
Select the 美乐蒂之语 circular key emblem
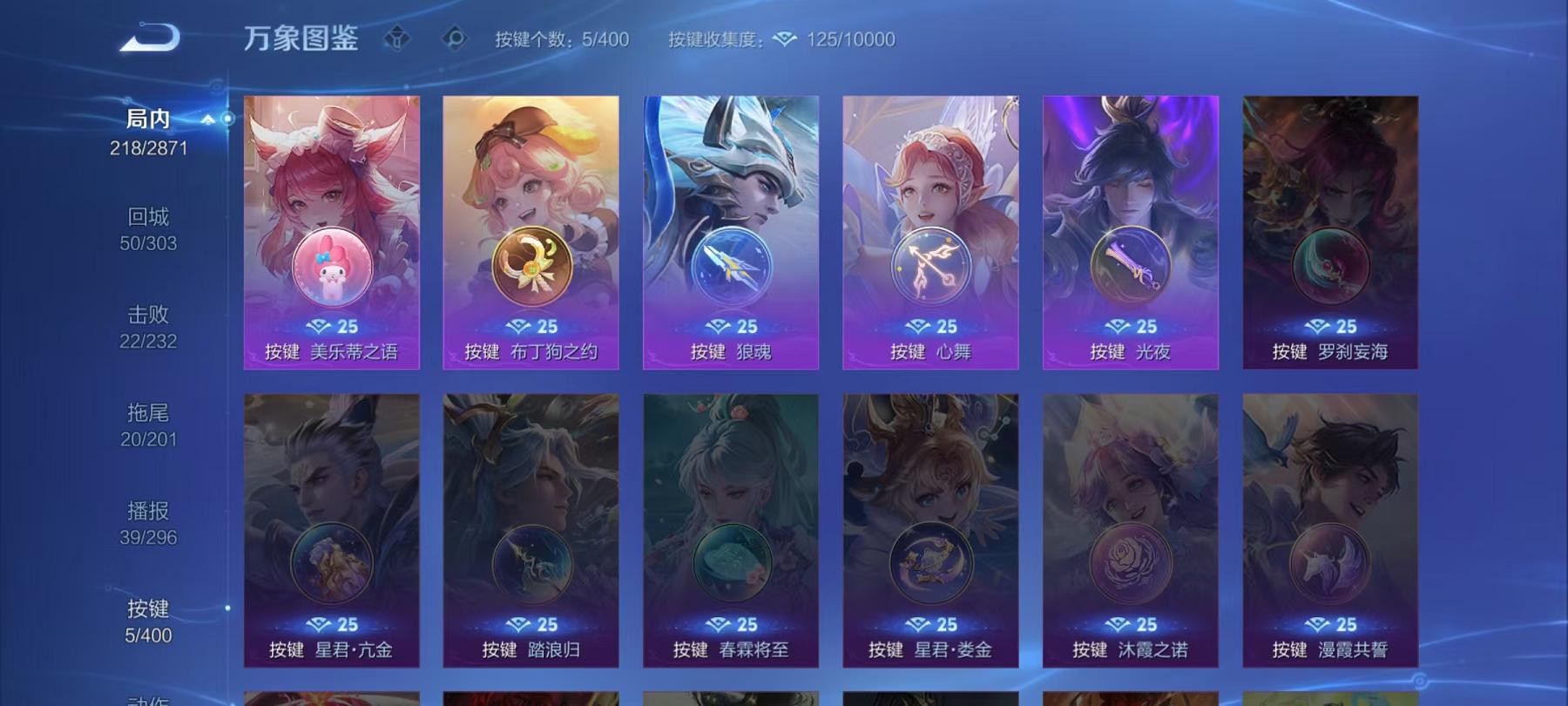(329, 267)
